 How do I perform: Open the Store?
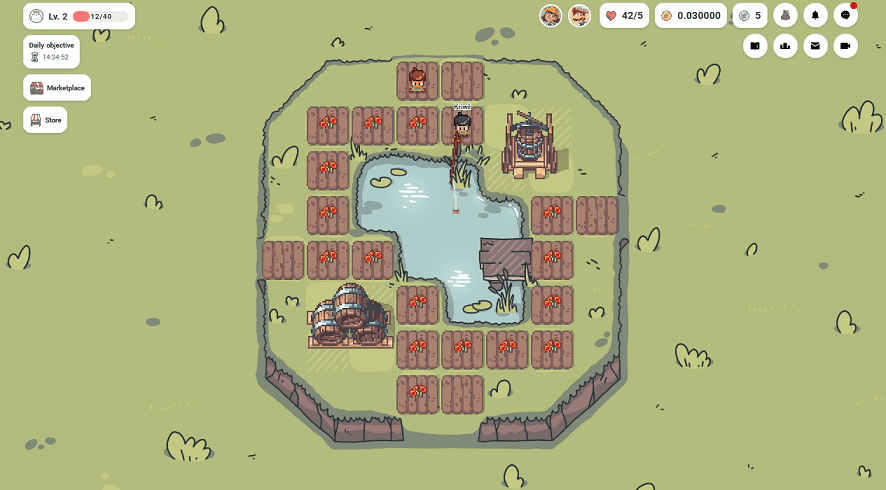click(45, 120)
